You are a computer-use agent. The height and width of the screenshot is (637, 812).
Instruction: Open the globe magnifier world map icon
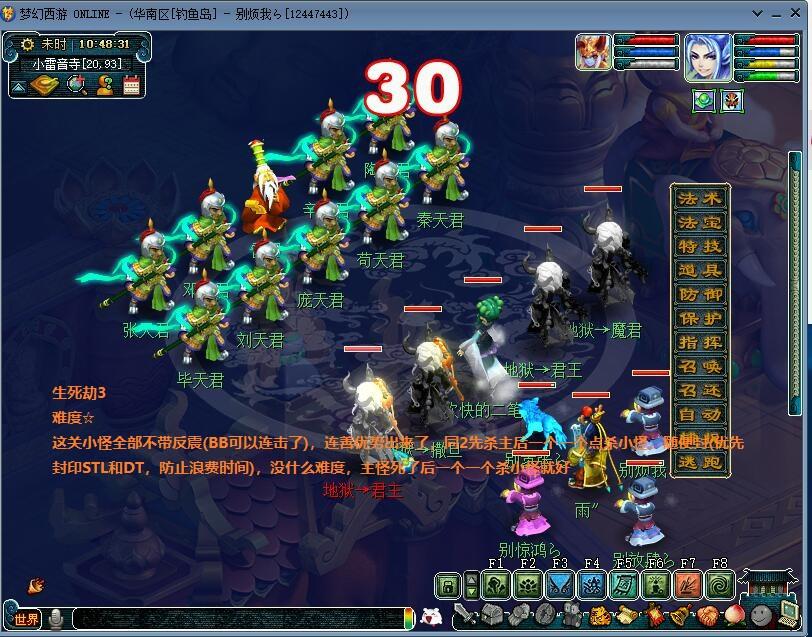pos(76,85)
